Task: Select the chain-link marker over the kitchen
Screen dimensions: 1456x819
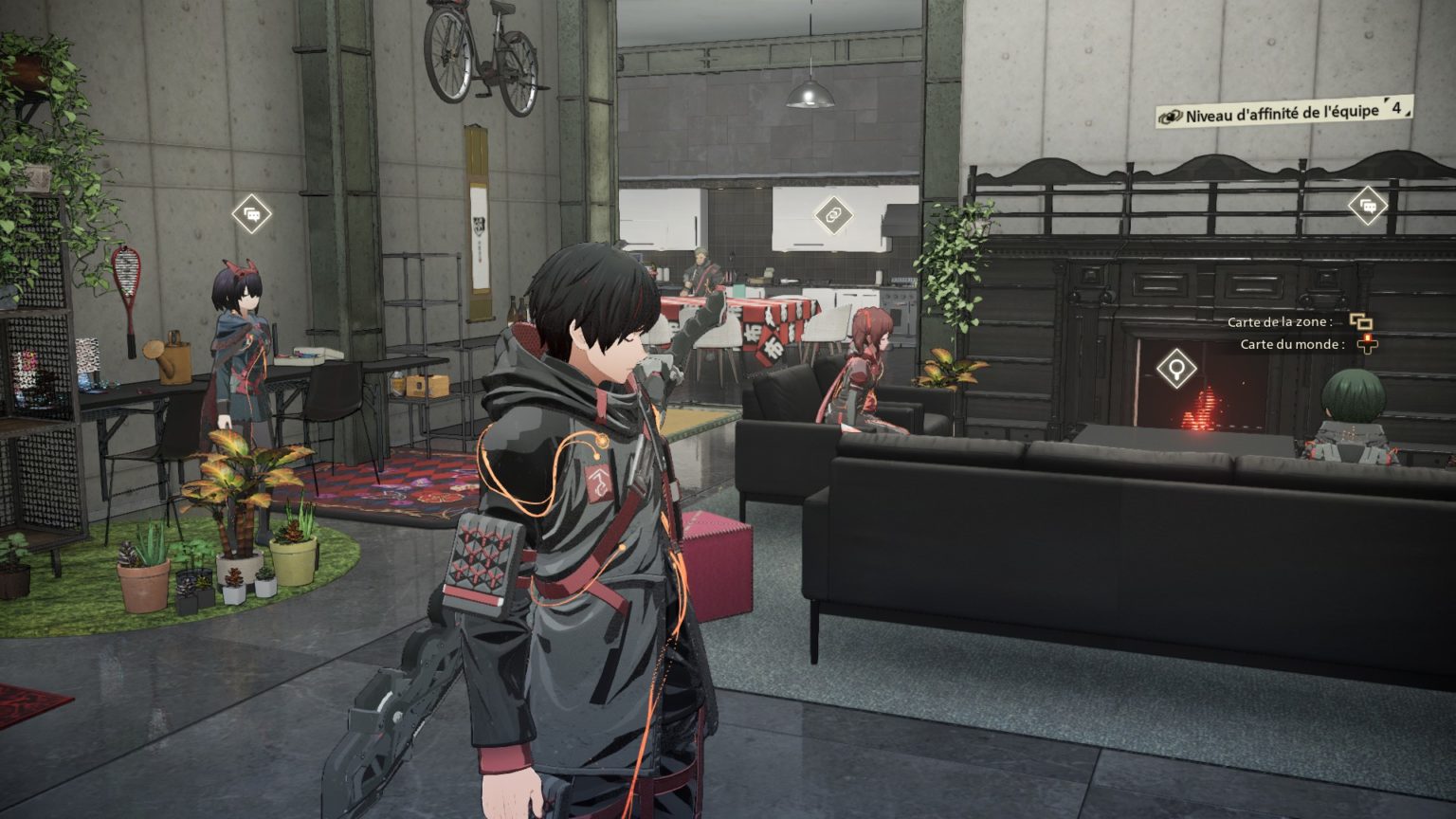Action: click(833, 214)
